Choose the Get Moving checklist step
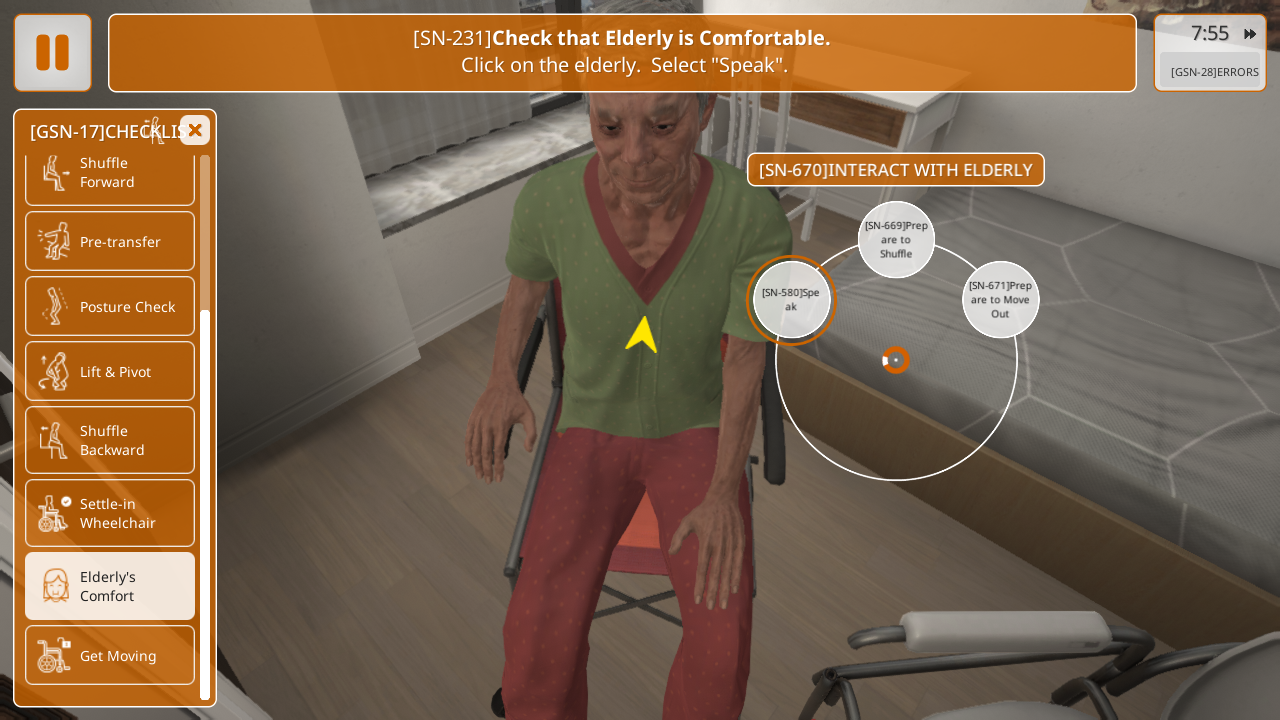The height and width of the screenshot is (720, 1280). point(110,655)
